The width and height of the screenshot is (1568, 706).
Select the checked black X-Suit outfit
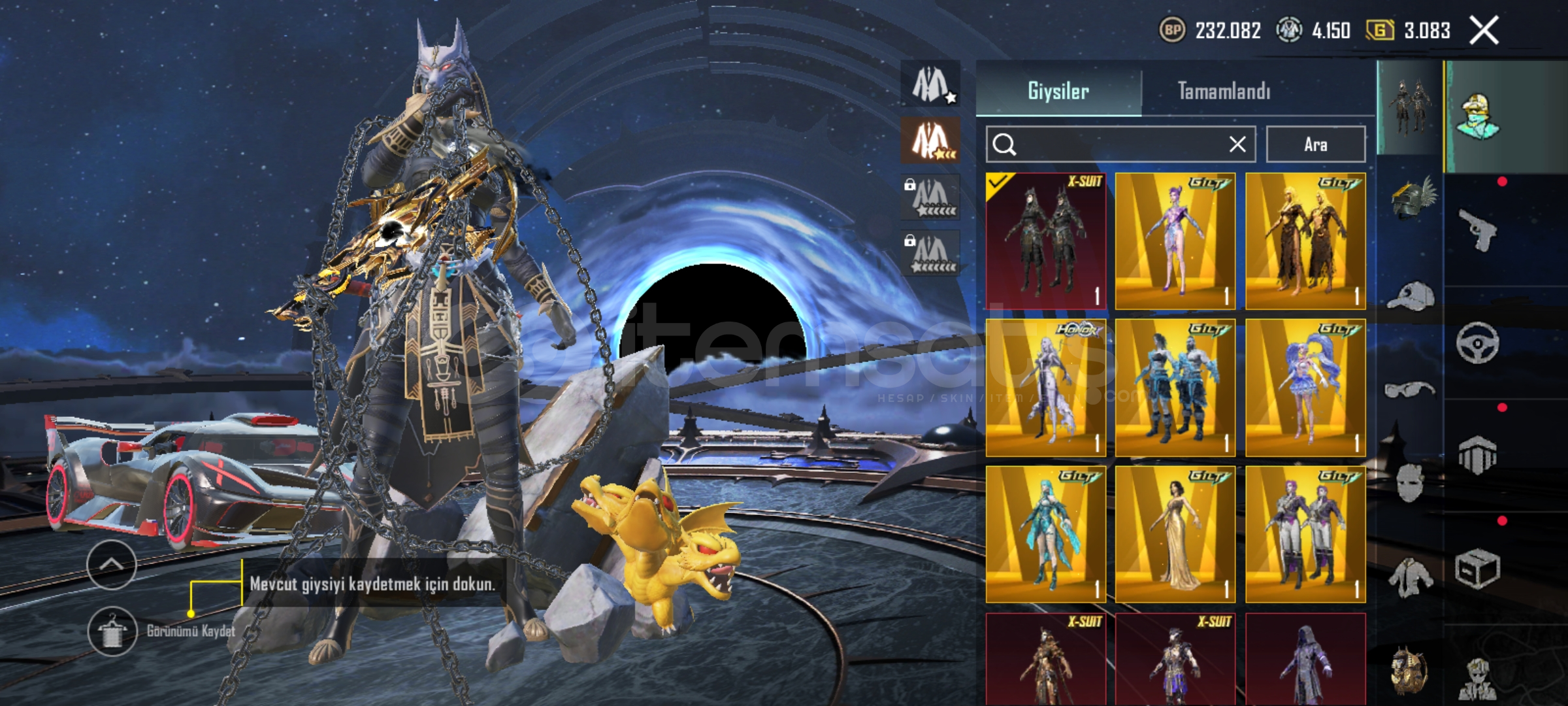[x=1045, y=241]
